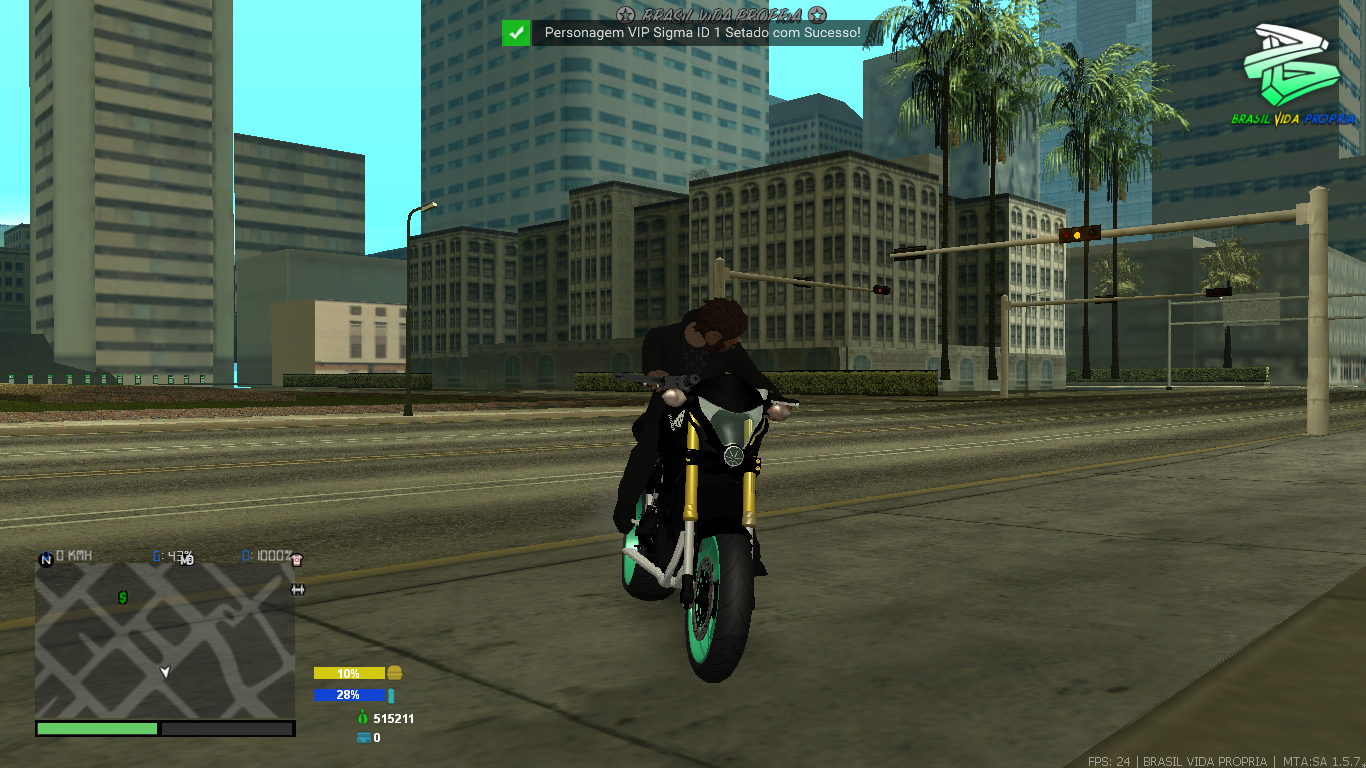Click the blue bank card icon
1366x768 pixels.
coord(364,737)
